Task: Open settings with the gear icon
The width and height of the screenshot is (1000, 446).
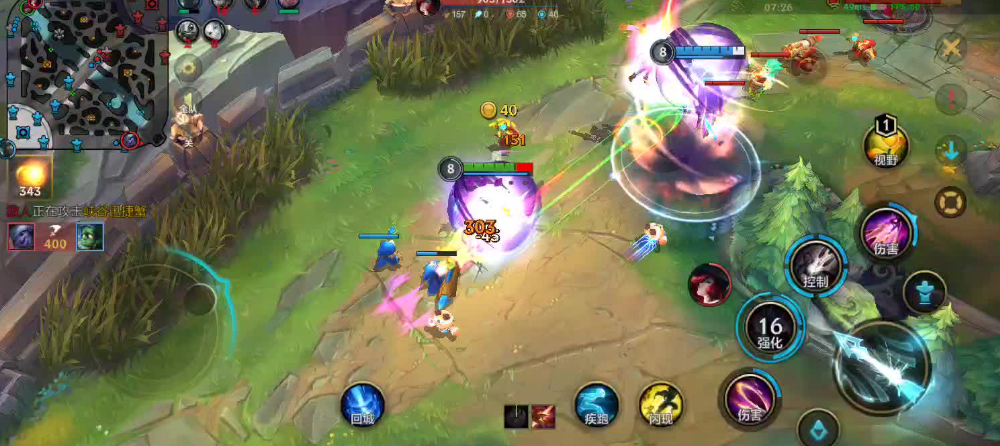Action: 186,67
